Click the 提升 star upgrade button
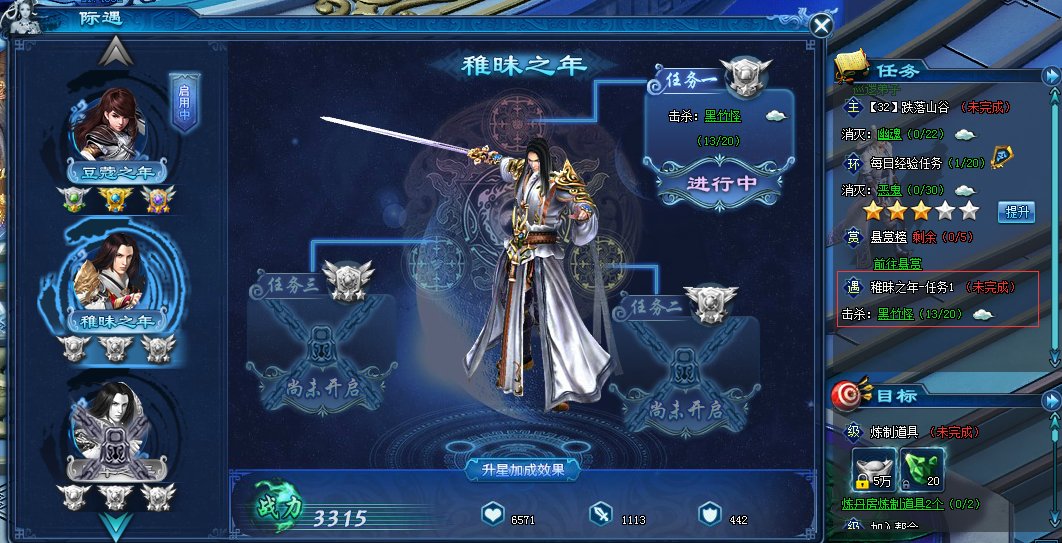 (x=1016, y=212)
